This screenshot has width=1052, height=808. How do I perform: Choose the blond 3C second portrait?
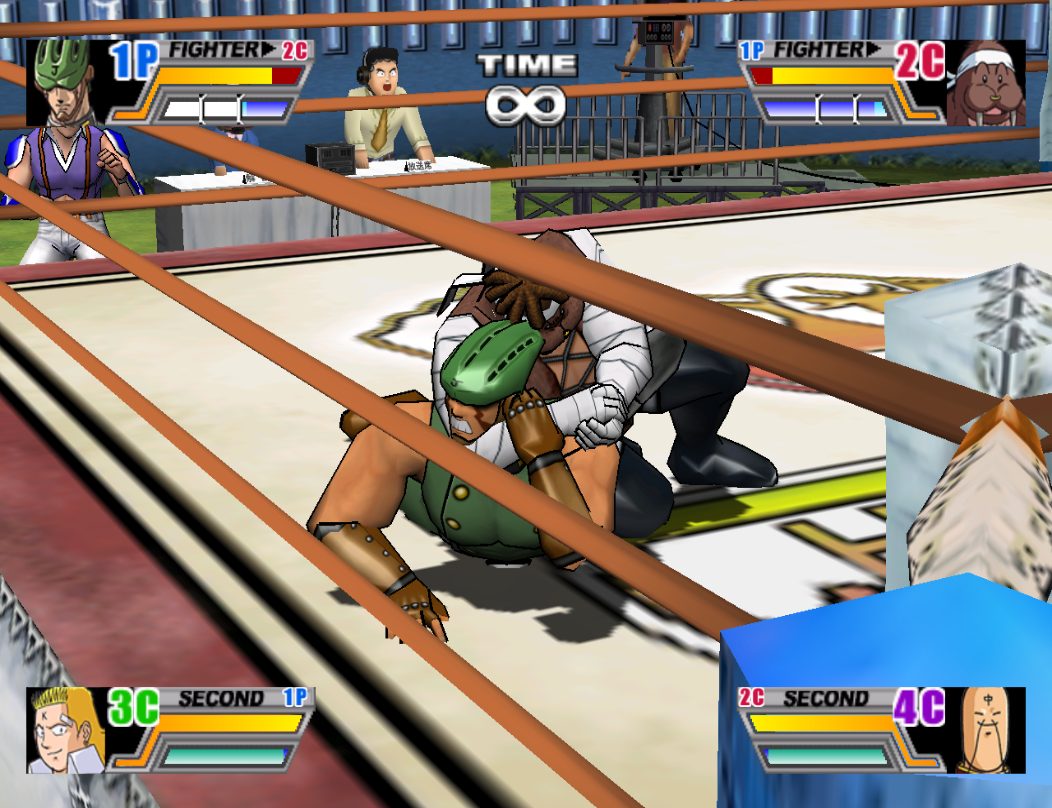(66, 730)
